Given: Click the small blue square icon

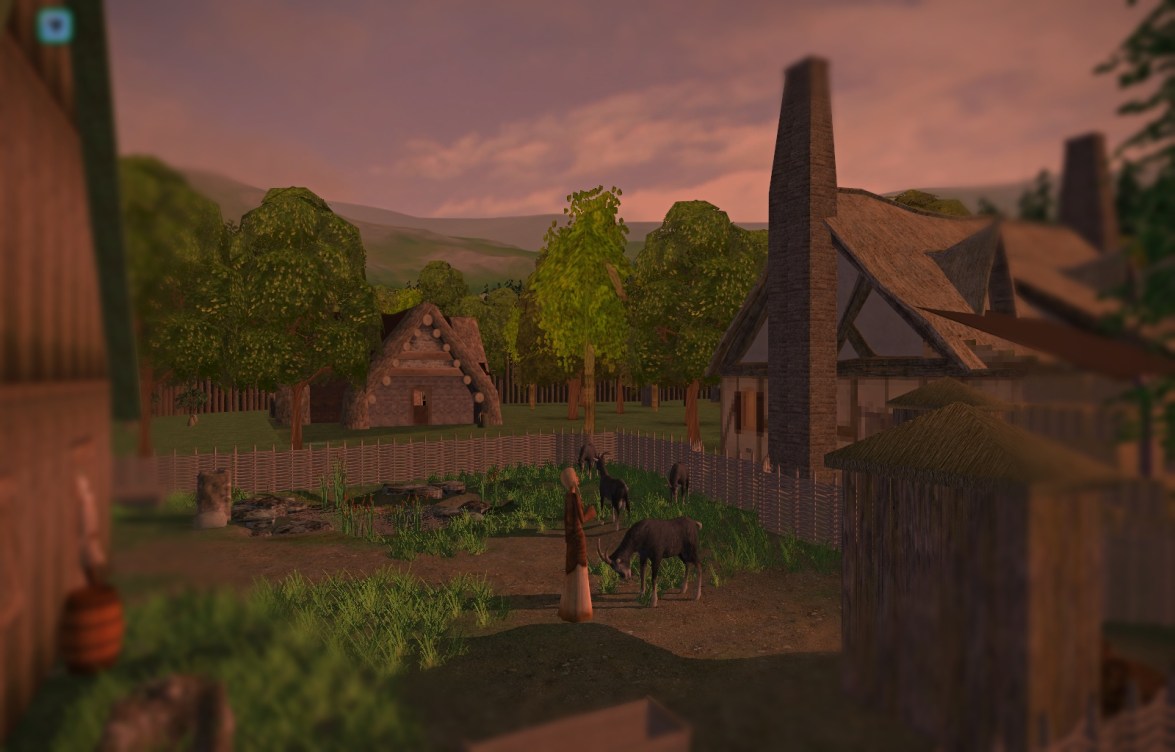Looking at the screenshot, I should 54,26.
